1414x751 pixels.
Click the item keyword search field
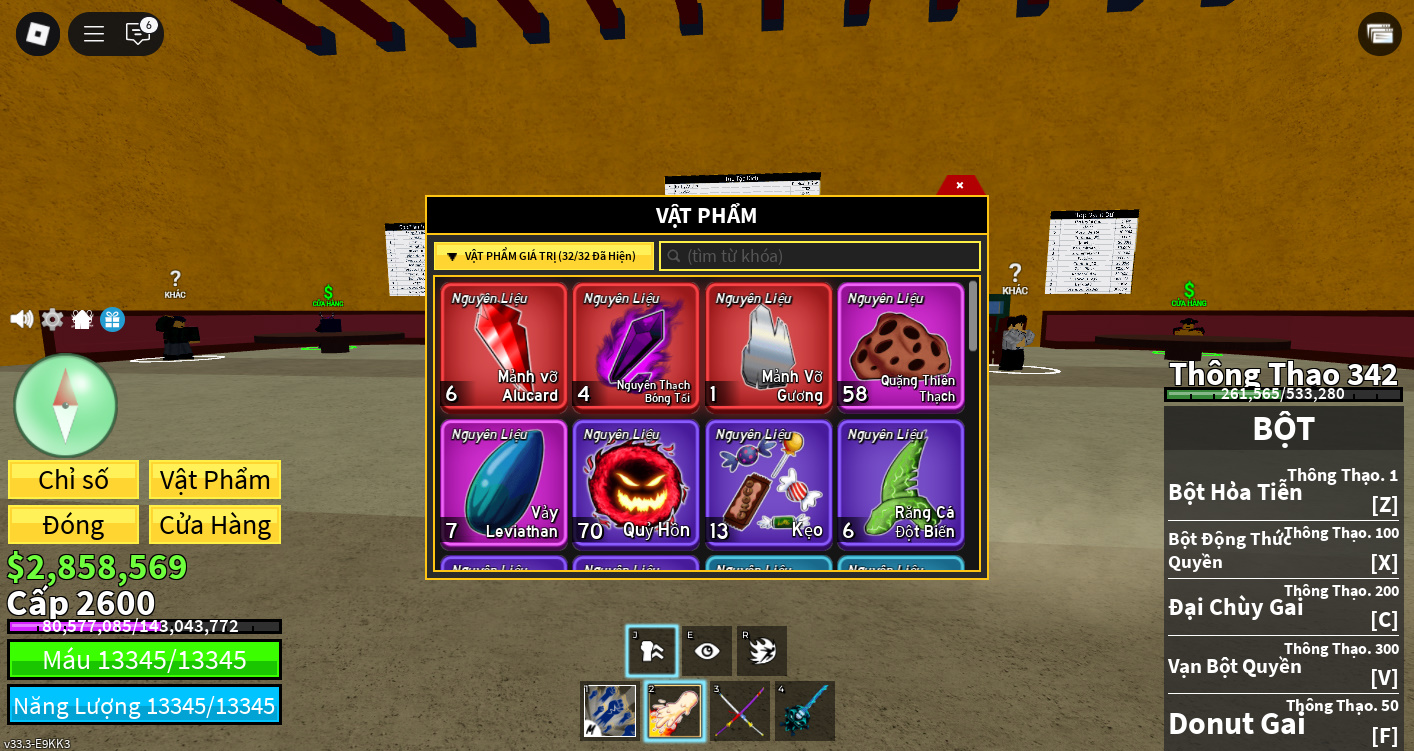[x=820, y=256]
